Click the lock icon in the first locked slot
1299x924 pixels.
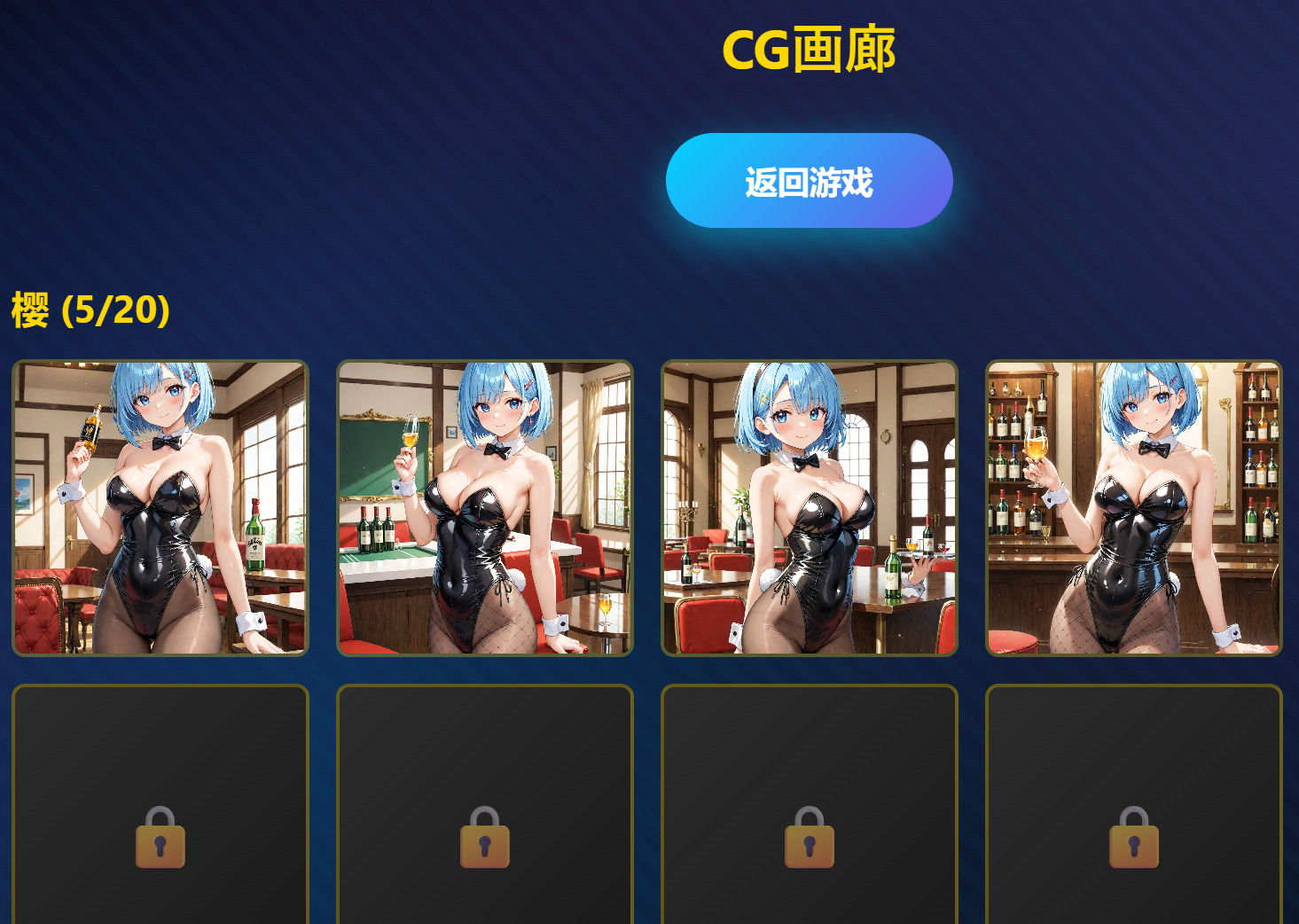(x=160, y=837)
